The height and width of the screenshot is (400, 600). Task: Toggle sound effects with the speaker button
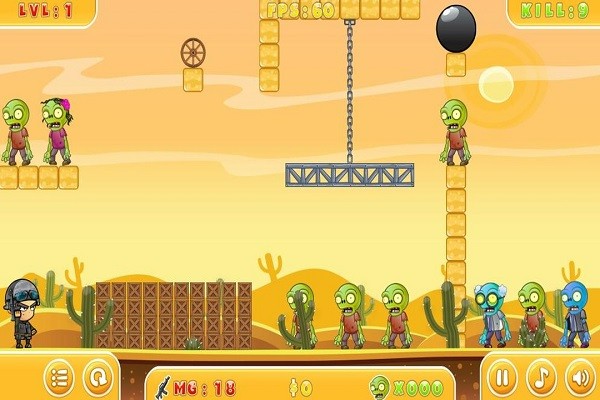point(578,379)
